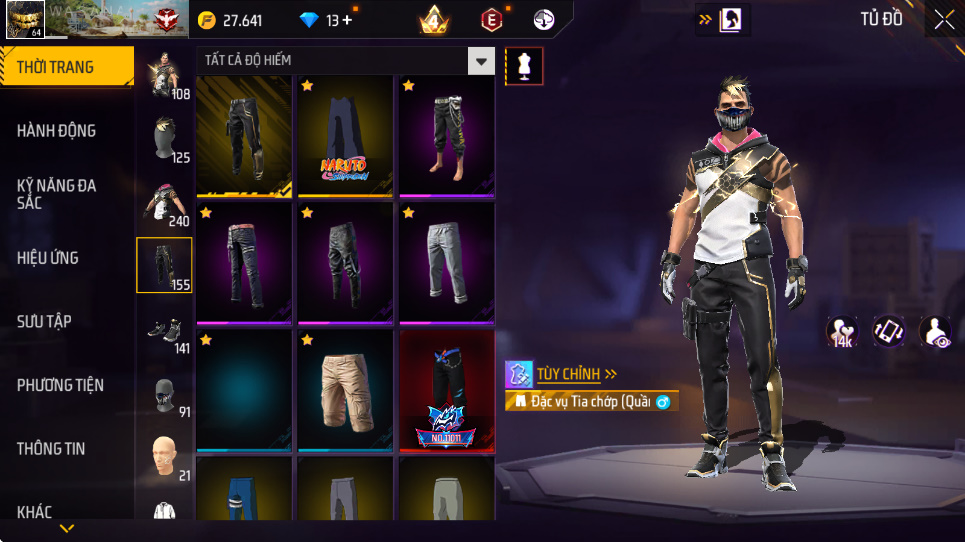The height and width of the screenshot is (542, 965).
Task: Switch to the Hành Động section
Action: [57, 131]
